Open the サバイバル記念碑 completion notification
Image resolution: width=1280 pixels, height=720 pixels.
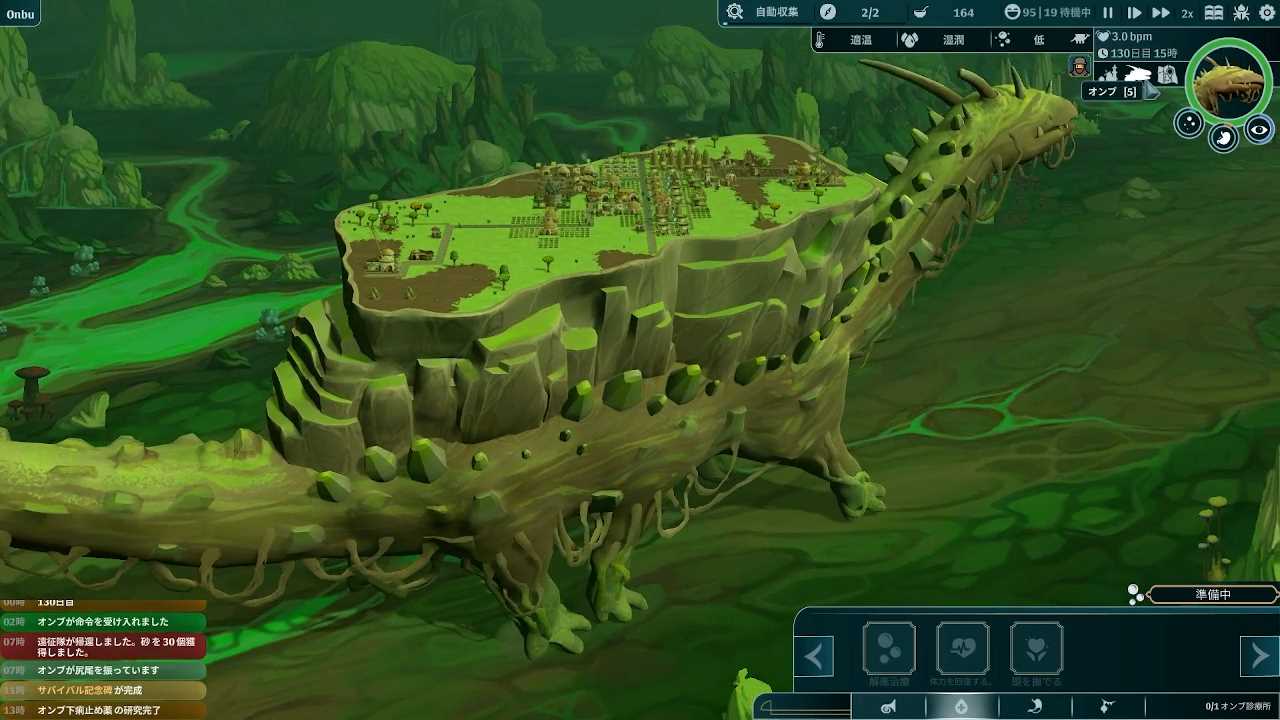pyautogui.click(x=105, y=691)
